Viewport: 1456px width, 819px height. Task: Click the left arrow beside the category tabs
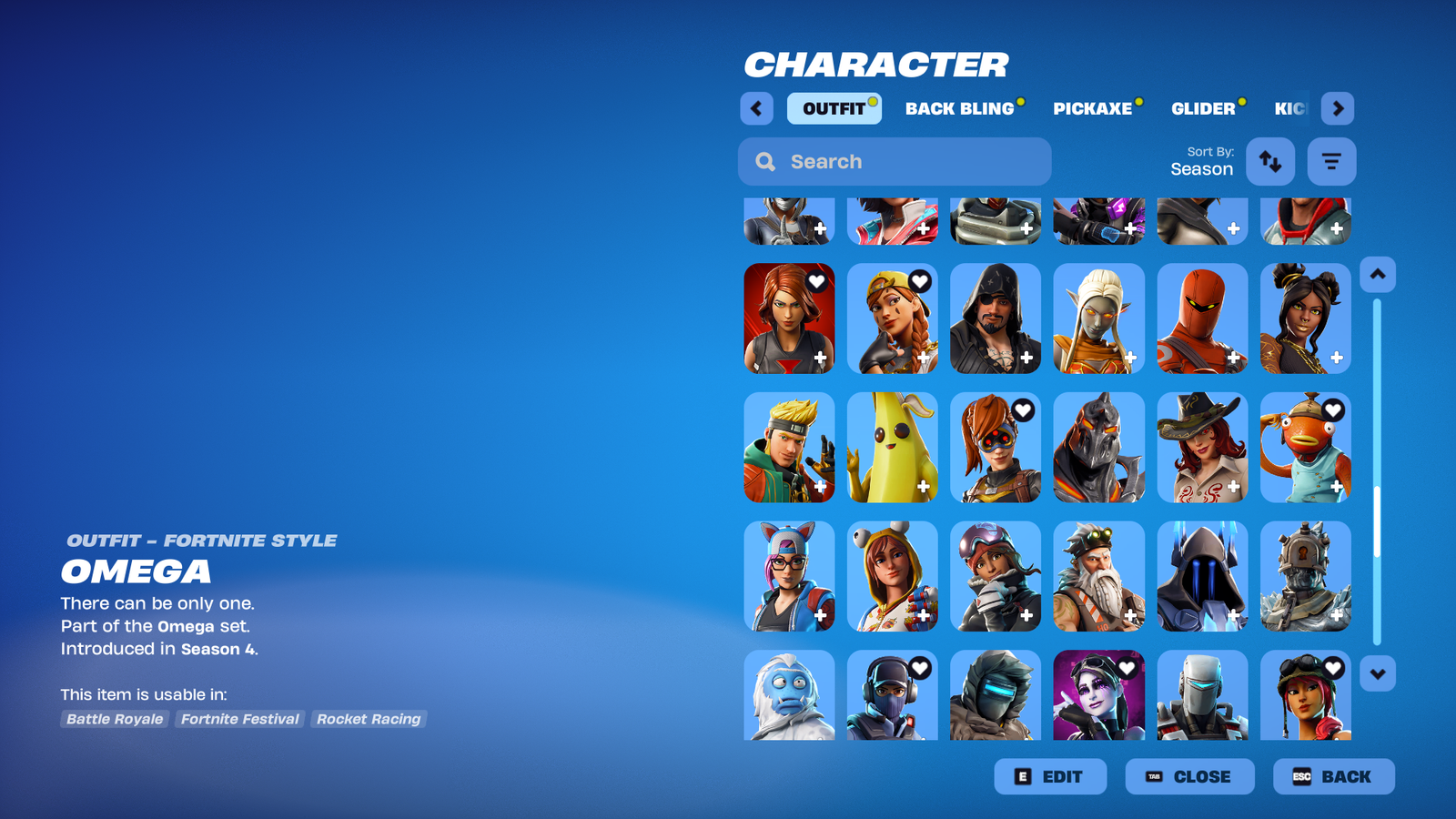(x=756, y=108)
